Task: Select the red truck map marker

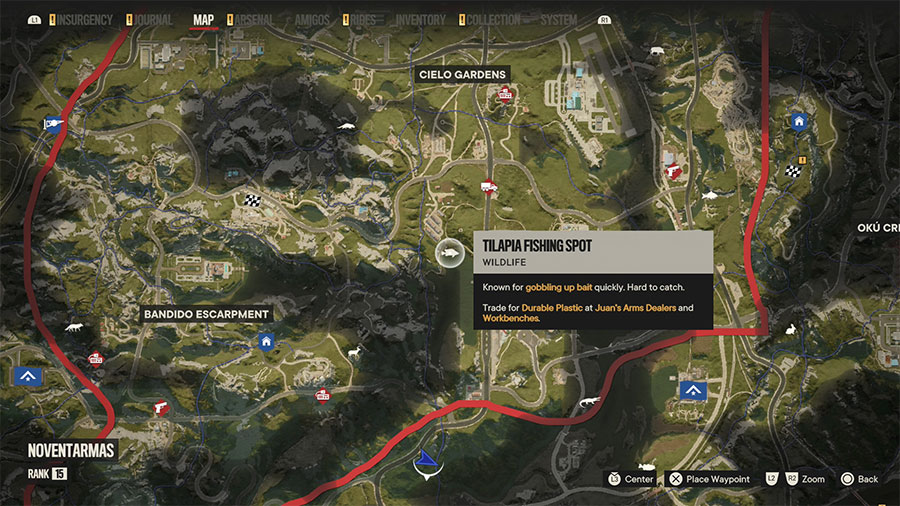Action: pyautogui.click(x=490, y=186)
